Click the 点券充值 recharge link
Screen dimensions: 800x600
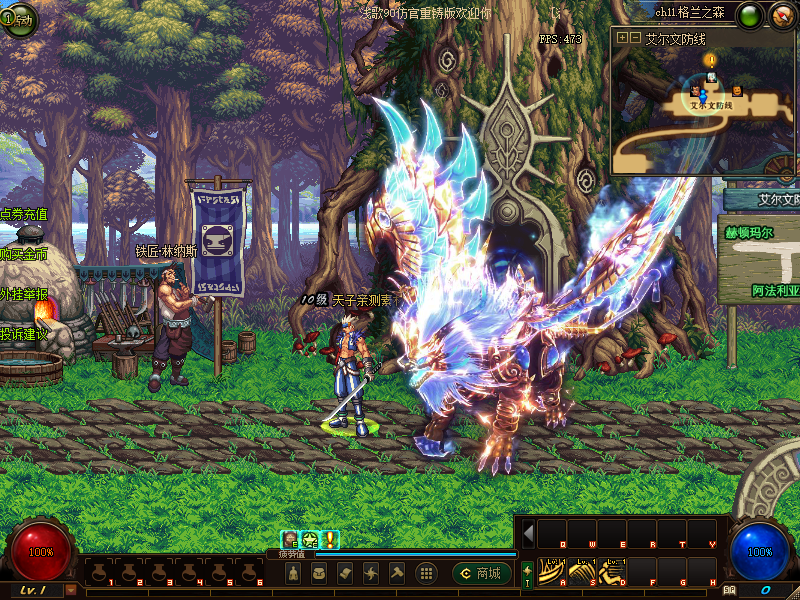tap(24, 214)
